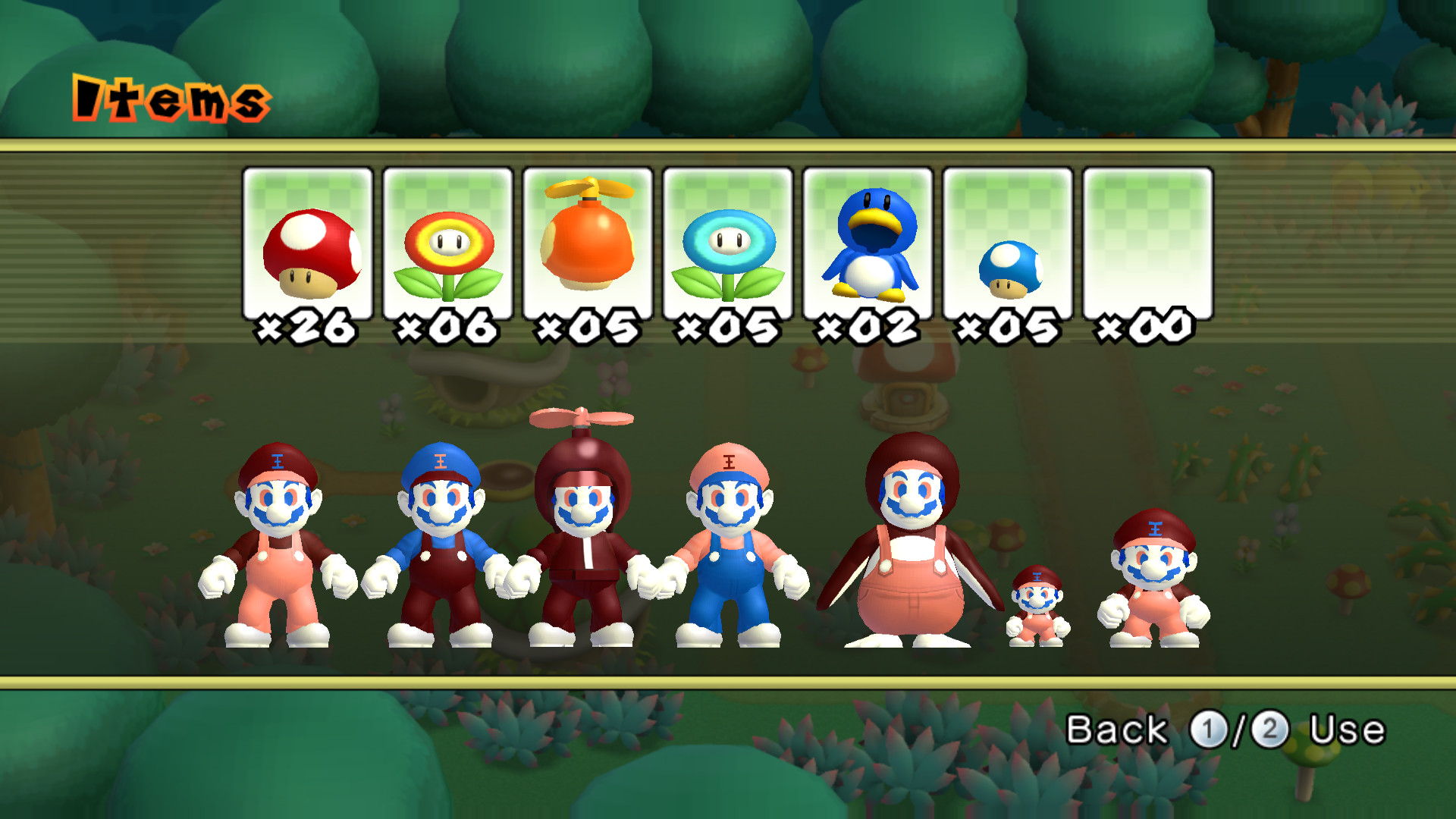Click the Use option
1456x819 pixels.
click(1349, 730)
